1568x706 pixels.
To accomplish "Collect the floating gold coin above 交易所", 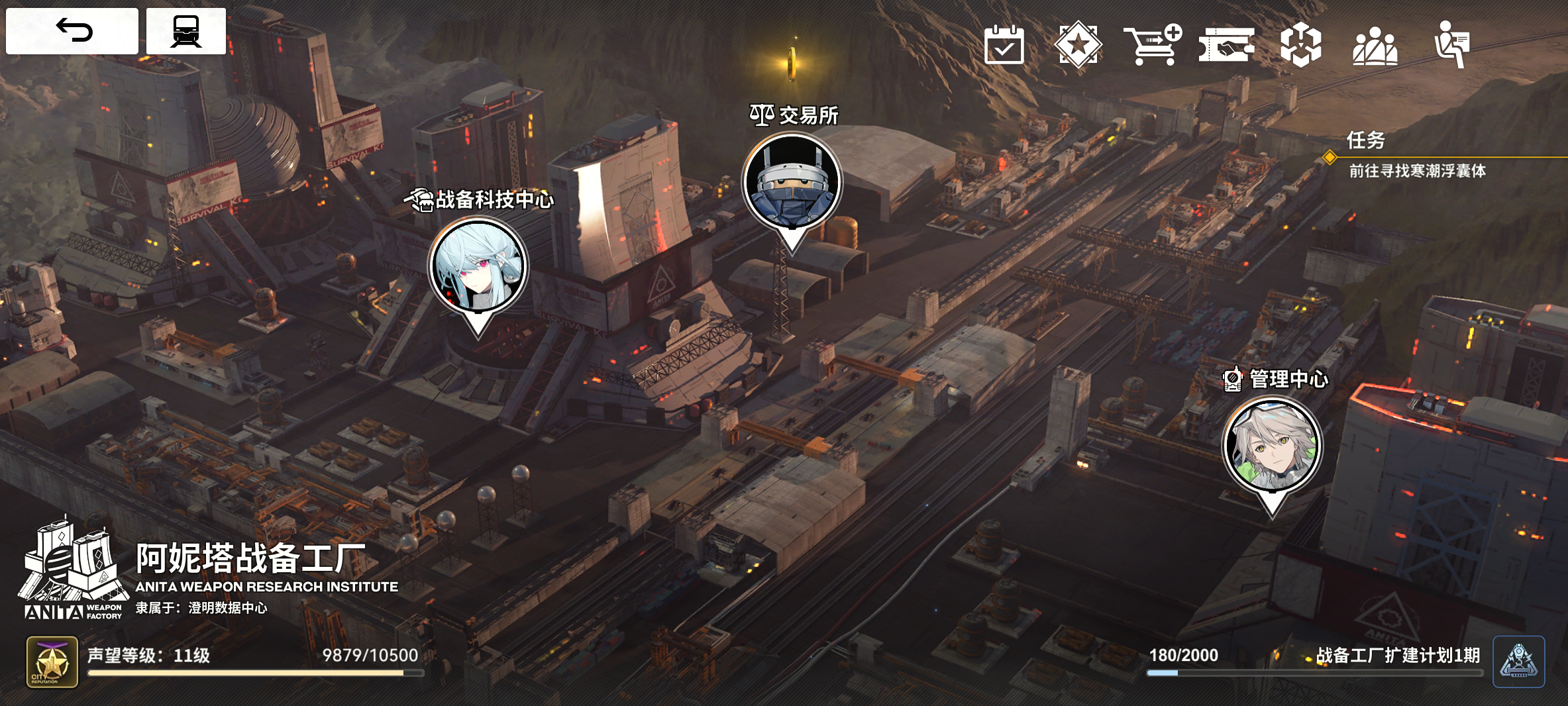I will click(792, 64).
